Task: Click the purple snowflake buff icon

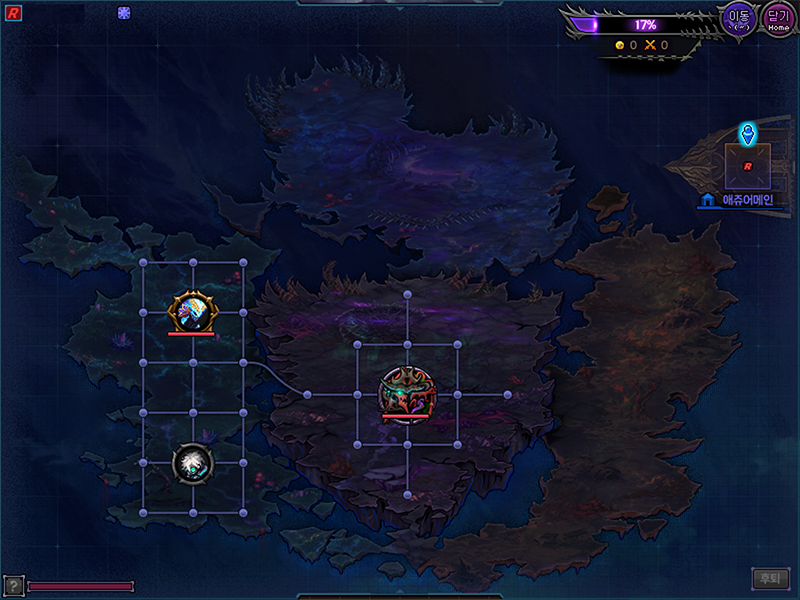Action: [124, 13]
